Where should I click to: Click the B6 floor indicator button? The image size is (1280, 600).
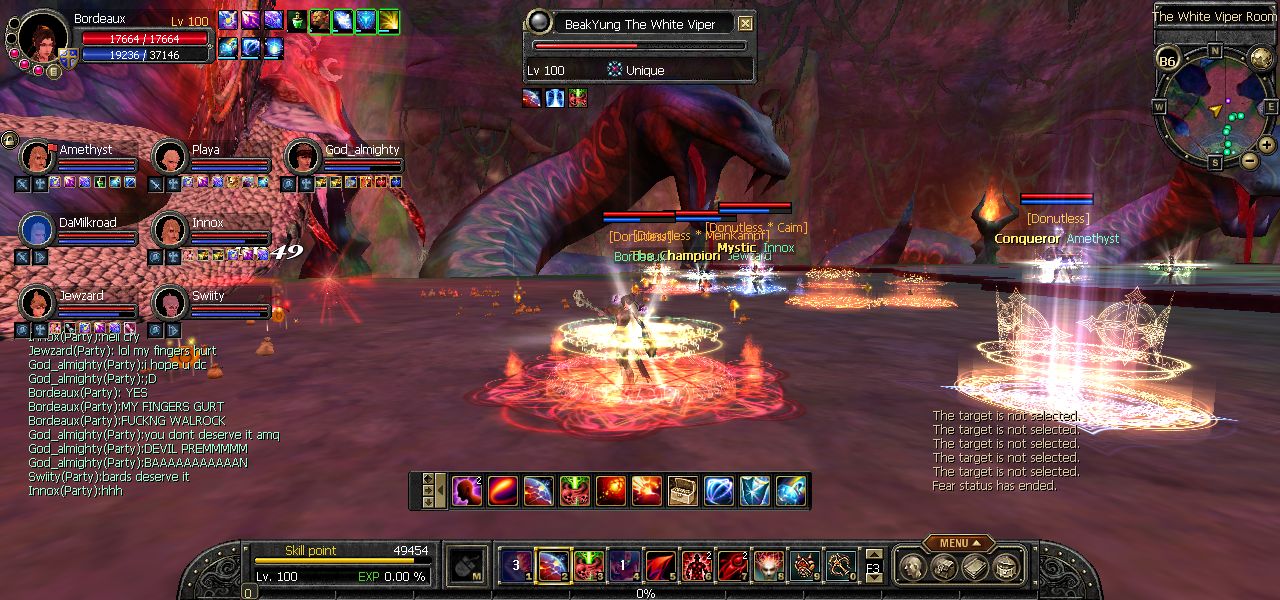[x=1167, y=62]
